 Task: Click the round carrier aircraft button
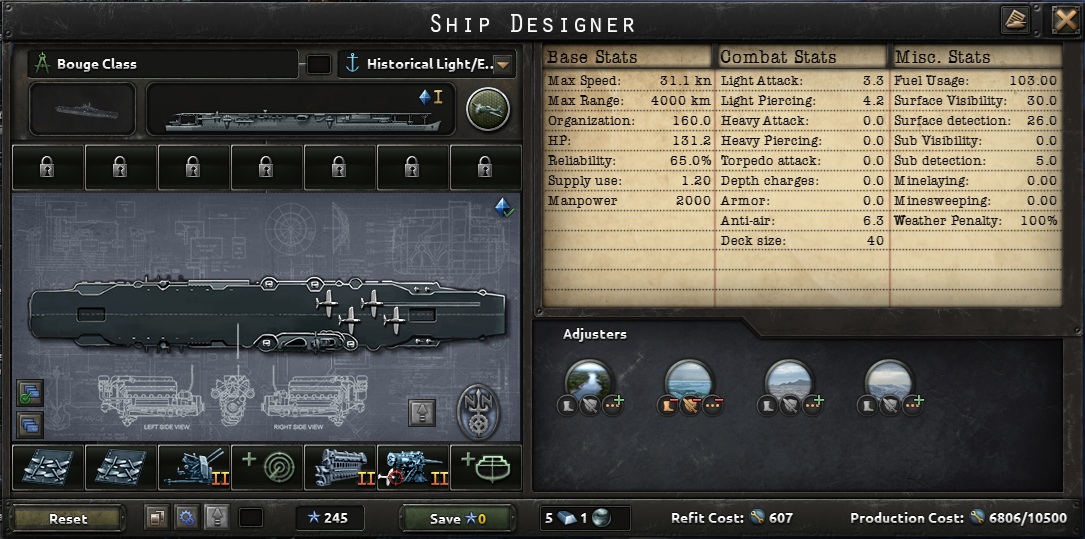487,108
